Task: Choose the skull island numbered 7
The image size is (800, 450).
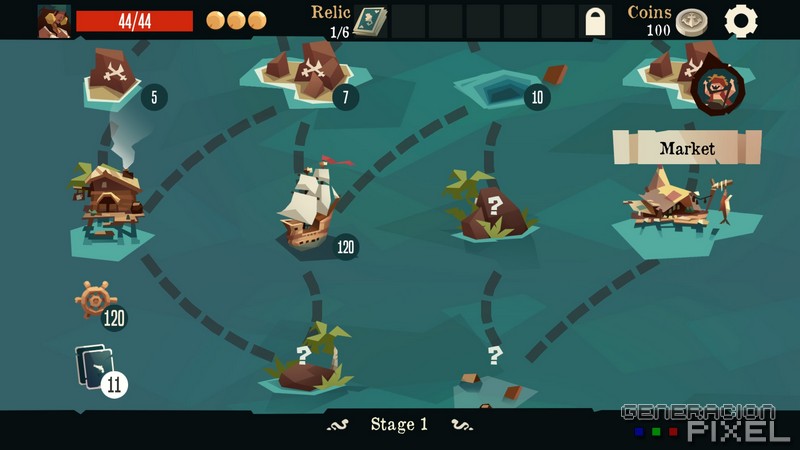Action: (311, 70)
